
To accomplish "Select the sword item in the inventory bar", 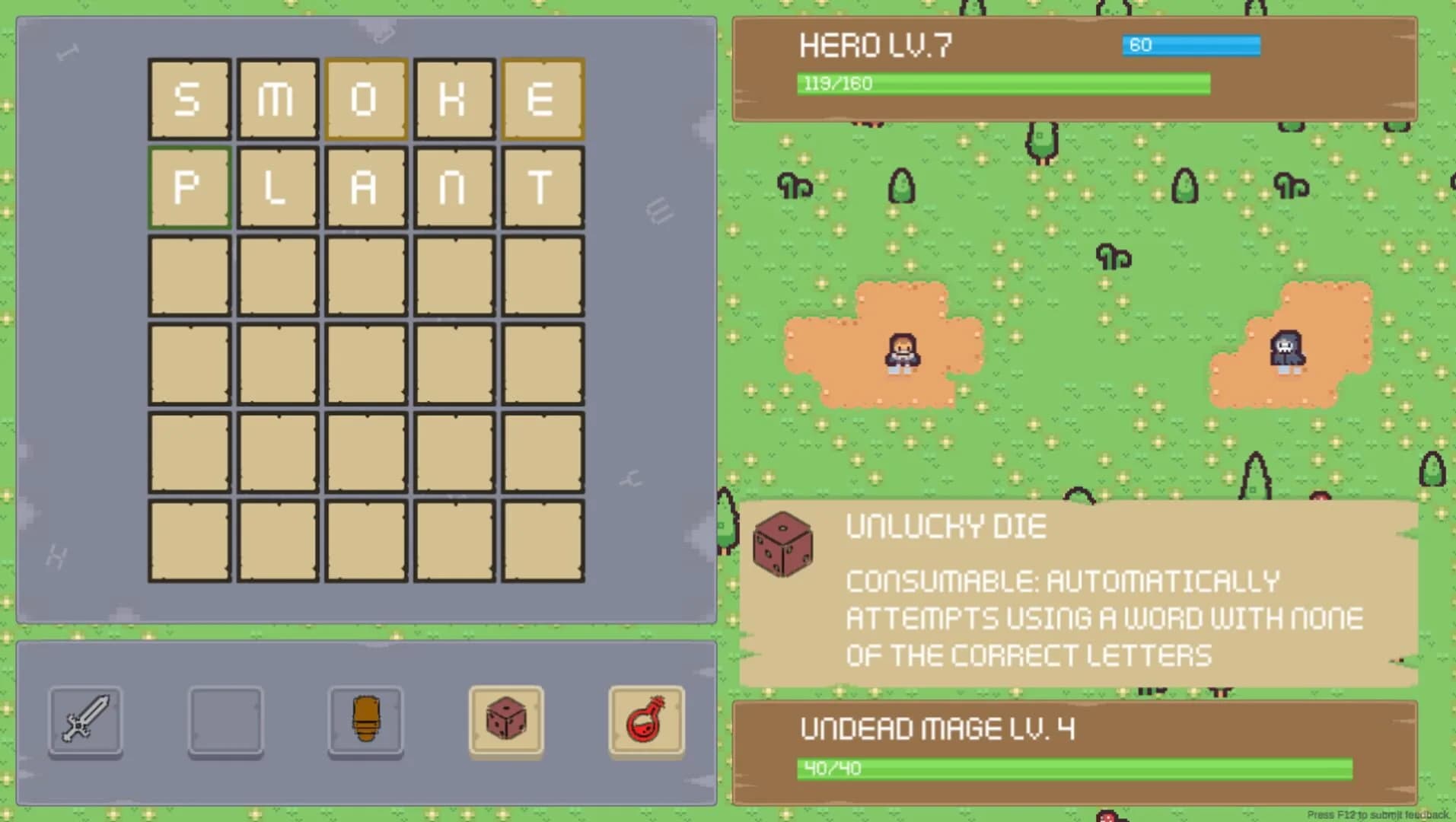I will (x=85, y=720).
